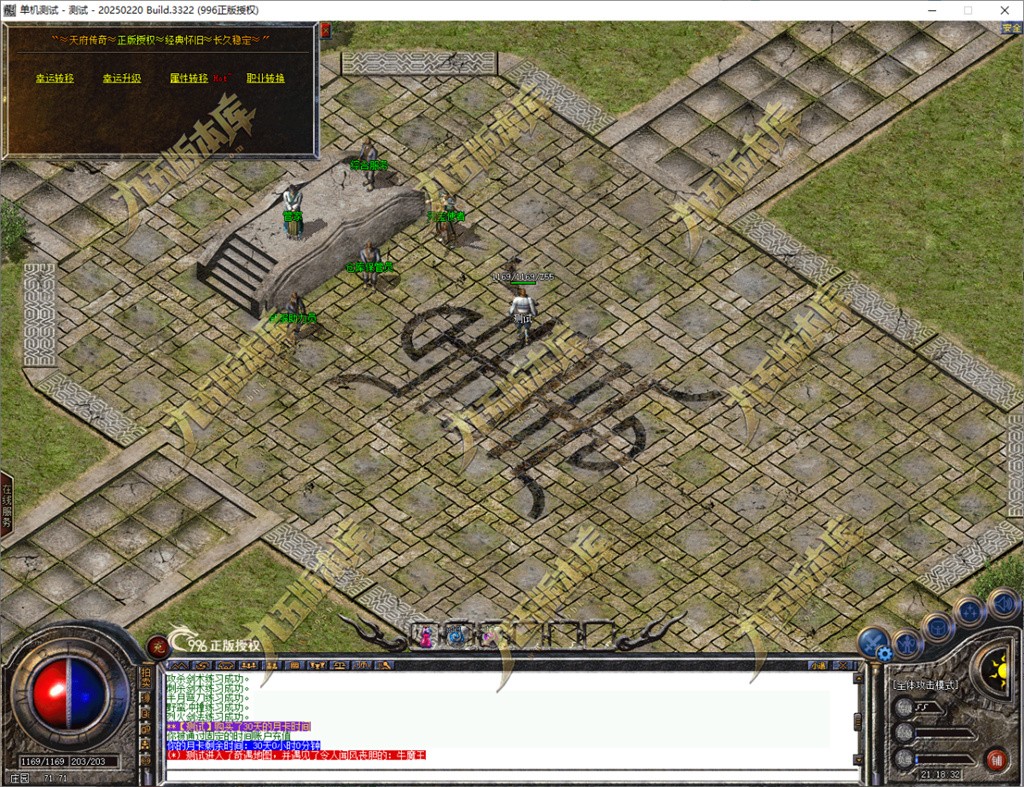Click the red 辅 assist button
This screenshot has width=1024, height=787.
coord(995,758)
